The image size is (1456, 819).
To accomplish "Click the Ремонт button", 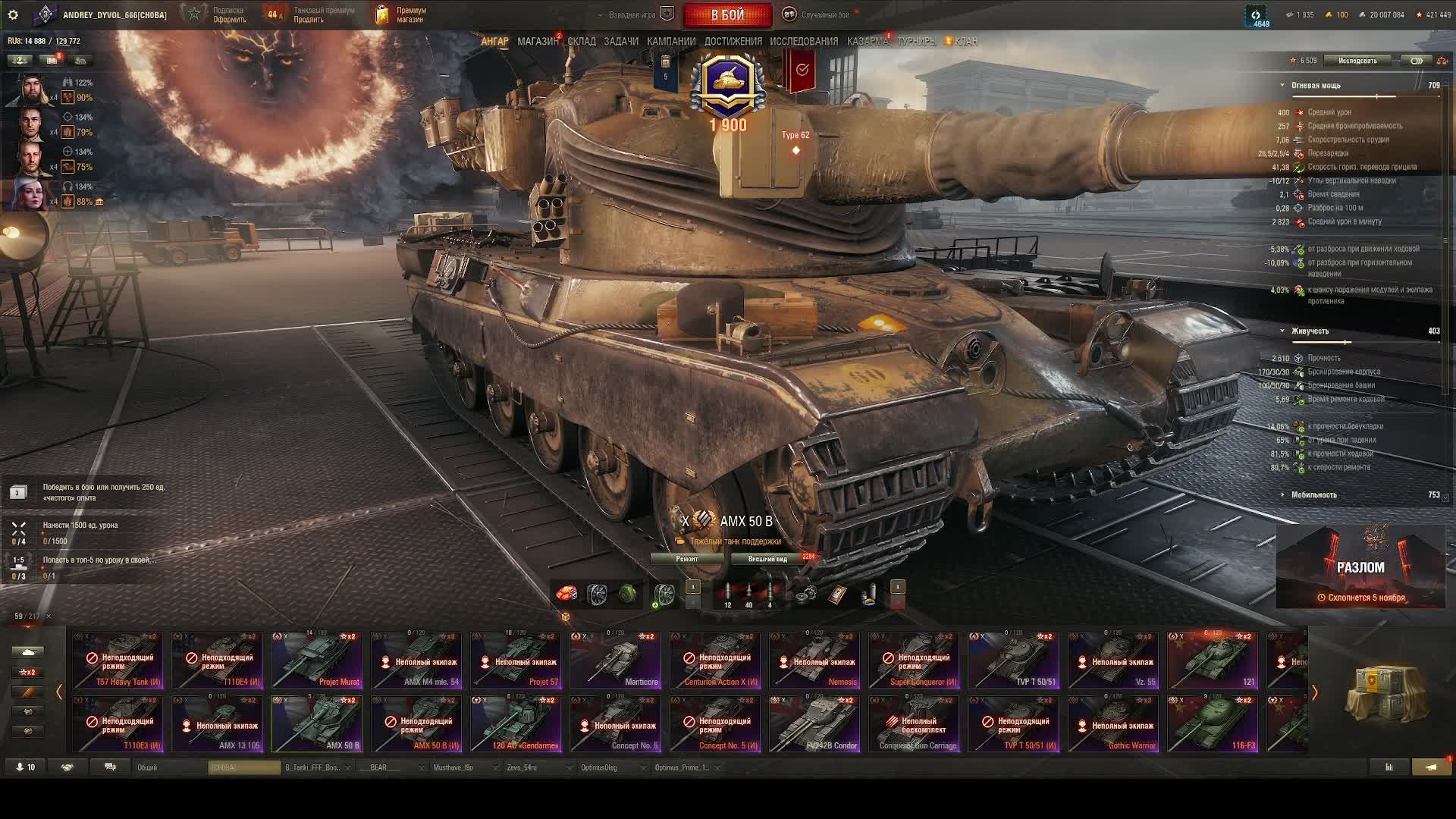I will [x=687, y=559].
